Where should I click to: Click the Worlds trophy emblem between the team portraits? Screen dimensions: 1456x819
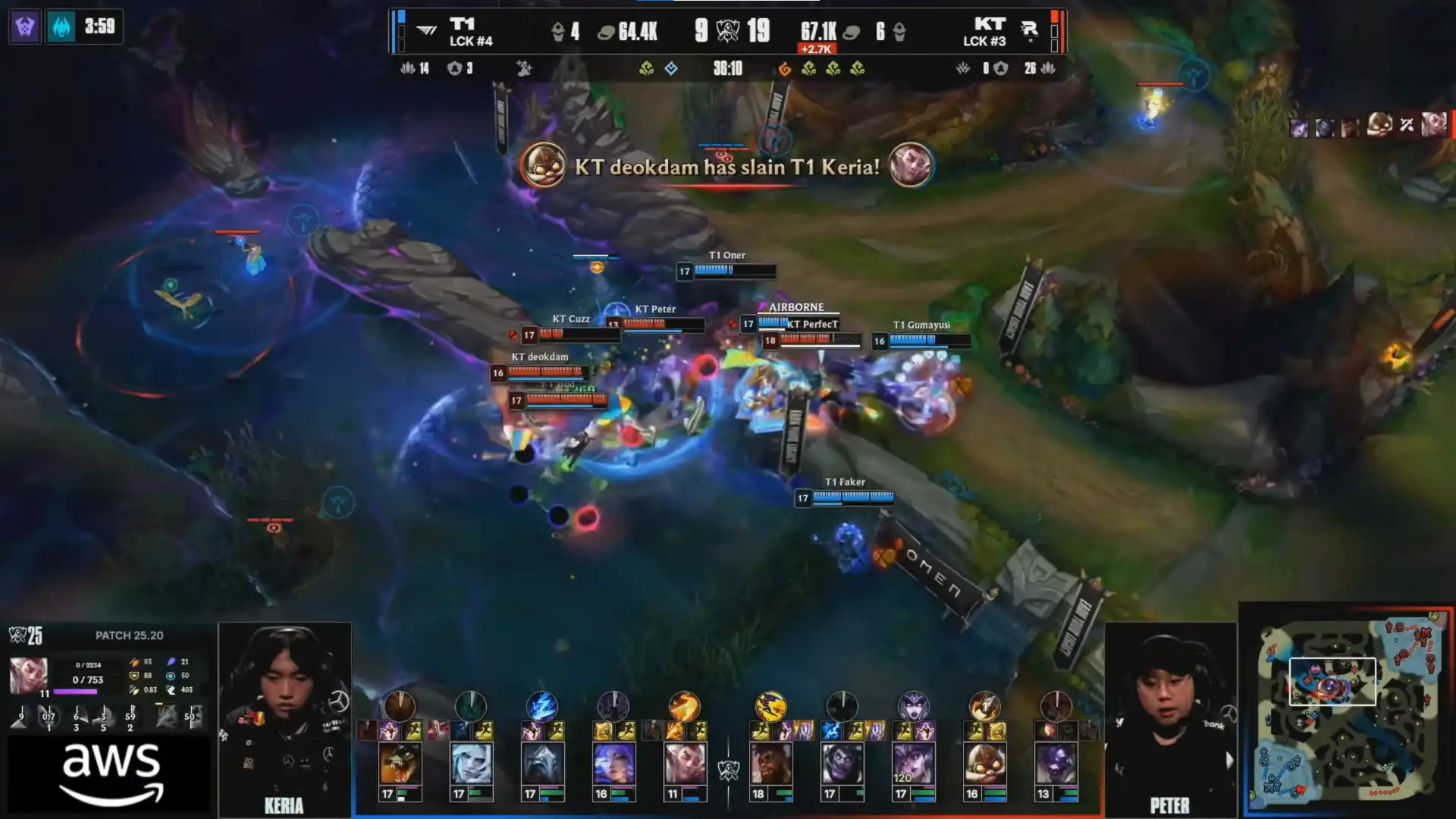[x=728, y=771]
